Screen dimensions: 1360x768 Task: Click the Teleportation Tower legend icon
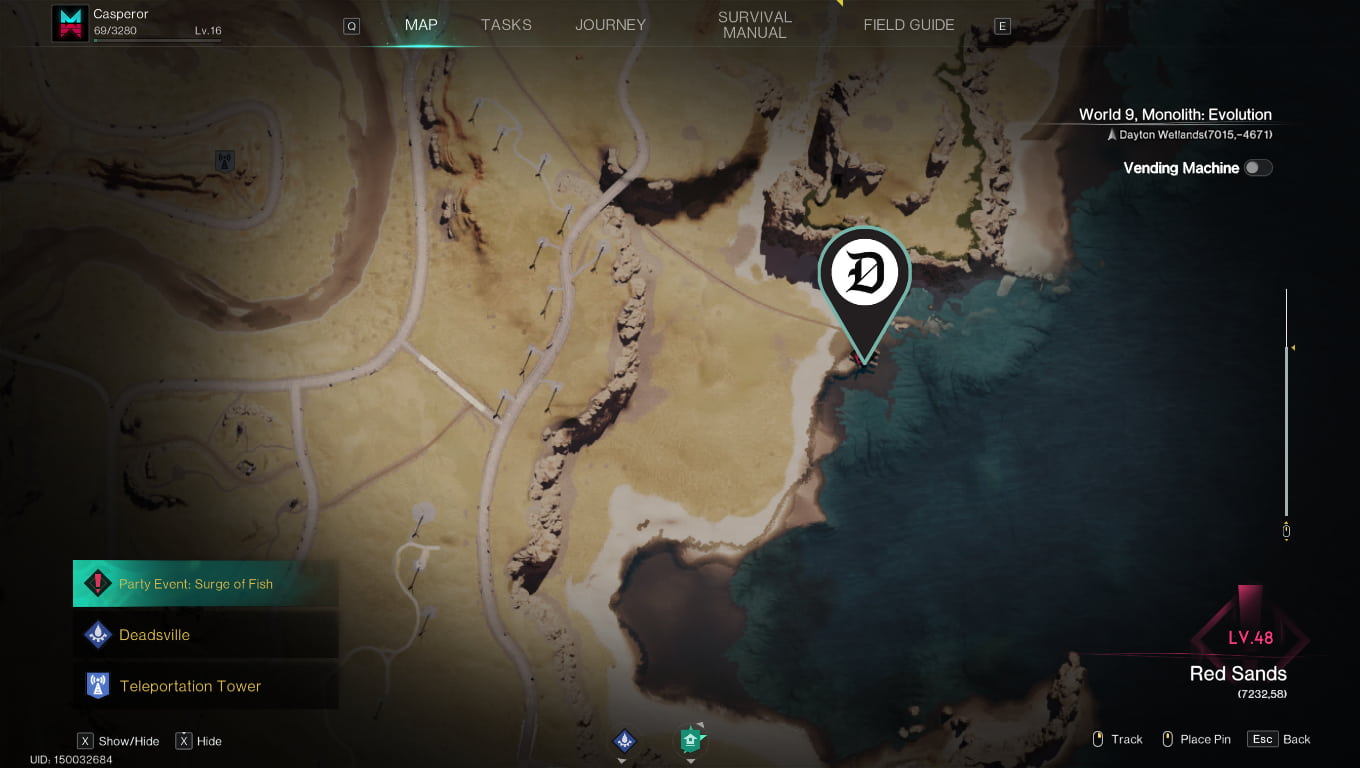point(97,685)
